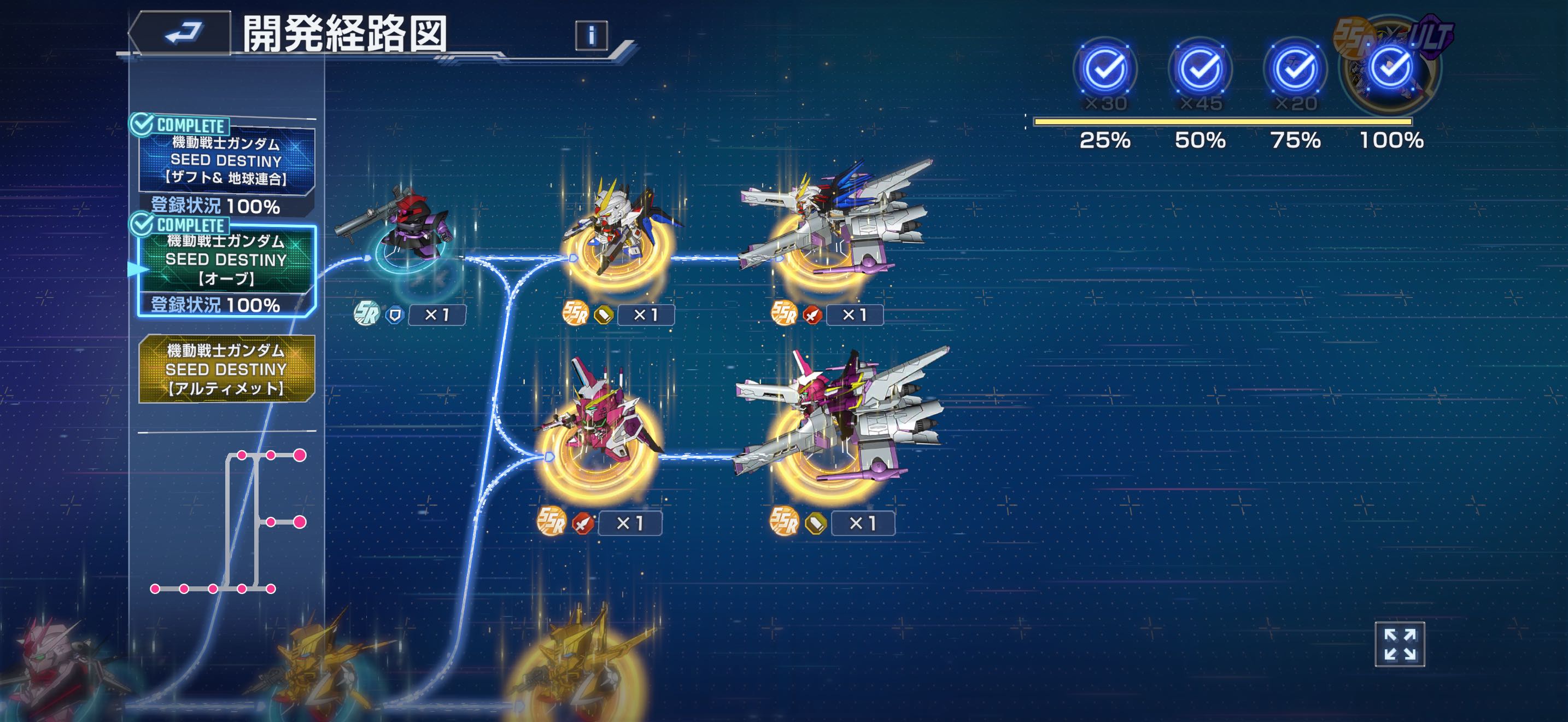Click the pink-dotted route overview map
This screenshot has width=1568, height=722.
pos(227,522)
